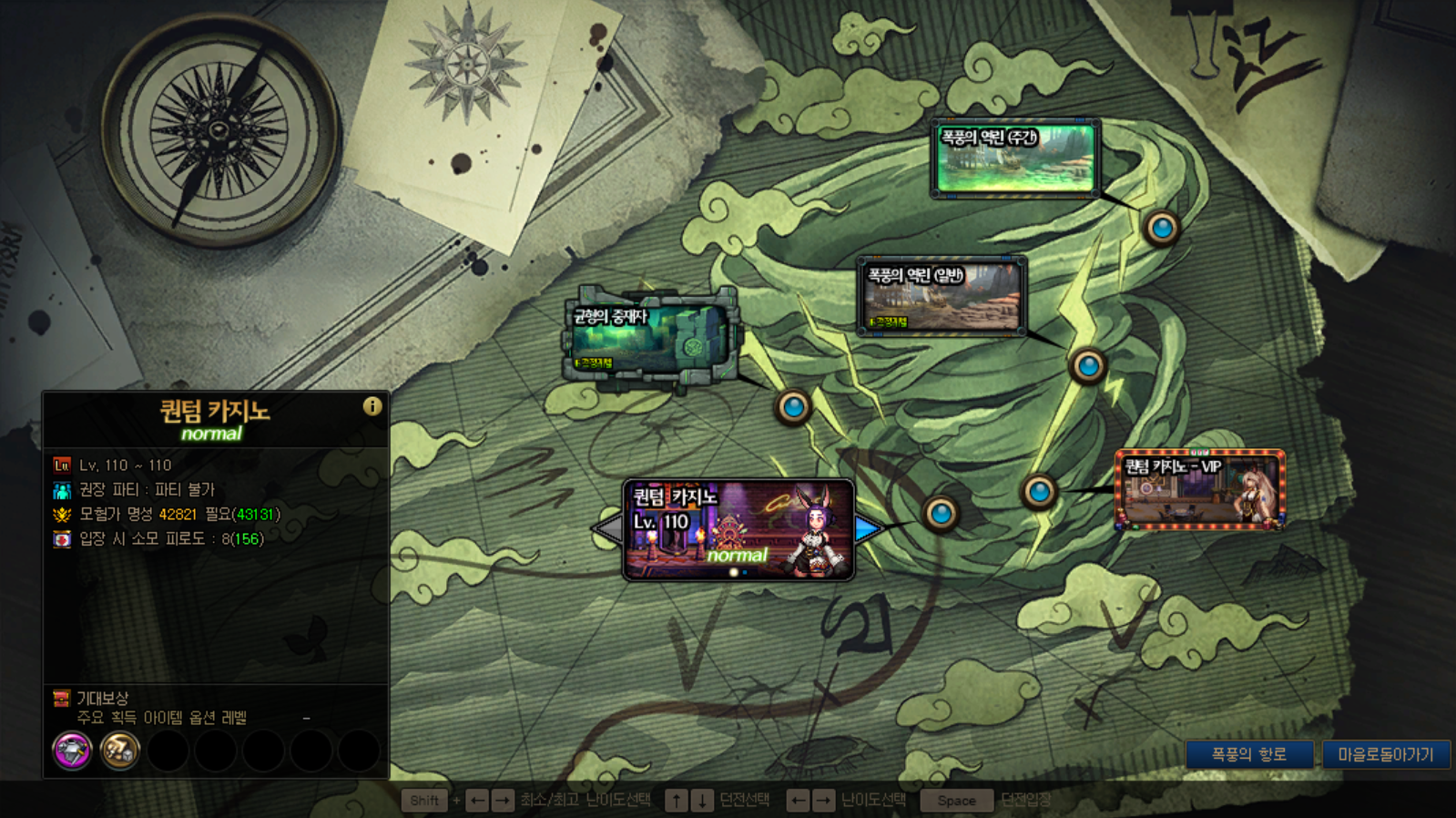Raise difficulty with the blue right arrow
Screen dimensions: 1456x818
coord(869,528)
